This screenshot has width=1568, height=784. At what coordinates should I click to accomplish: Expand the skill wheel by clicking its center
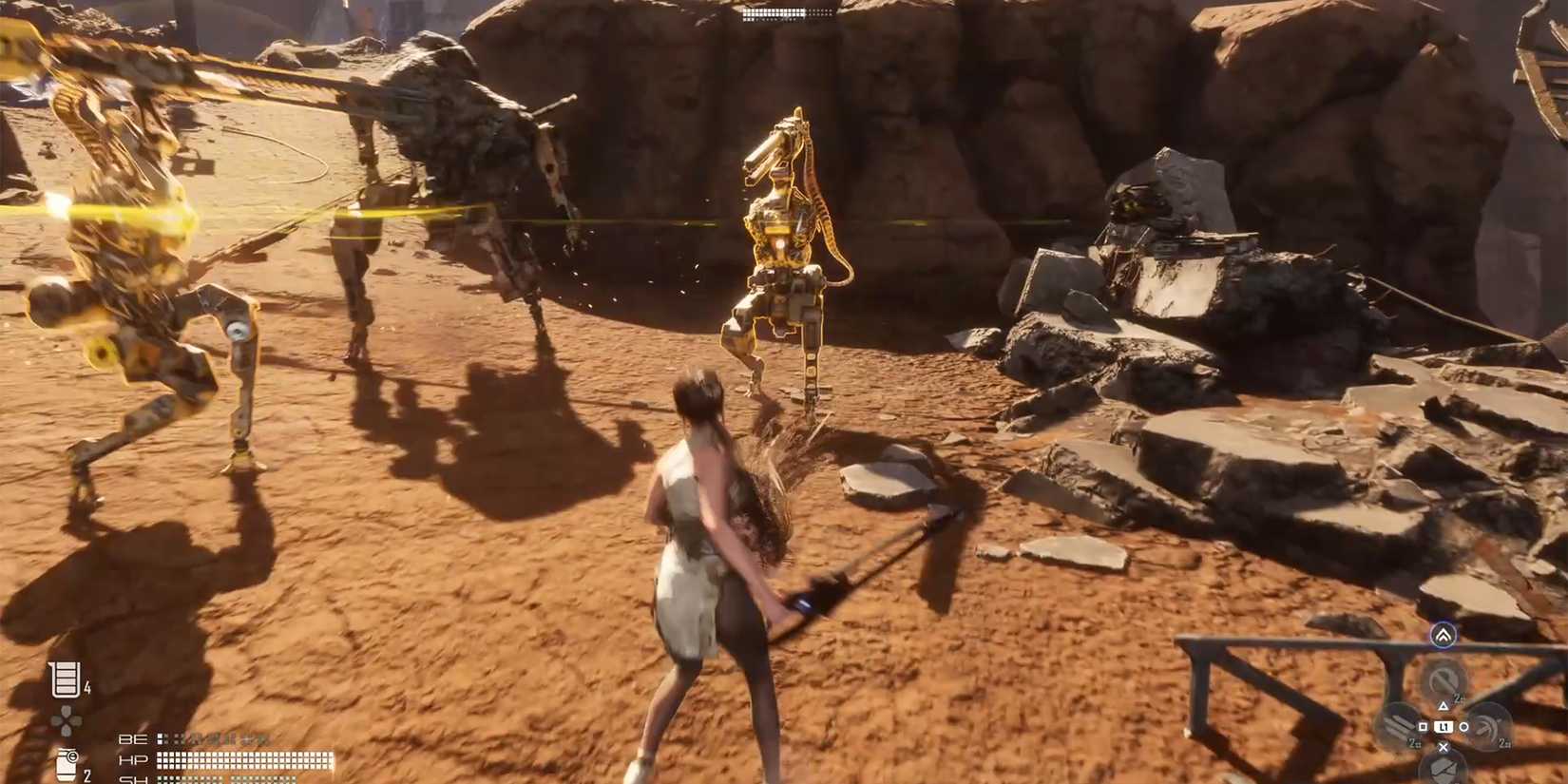[1444, 727]
